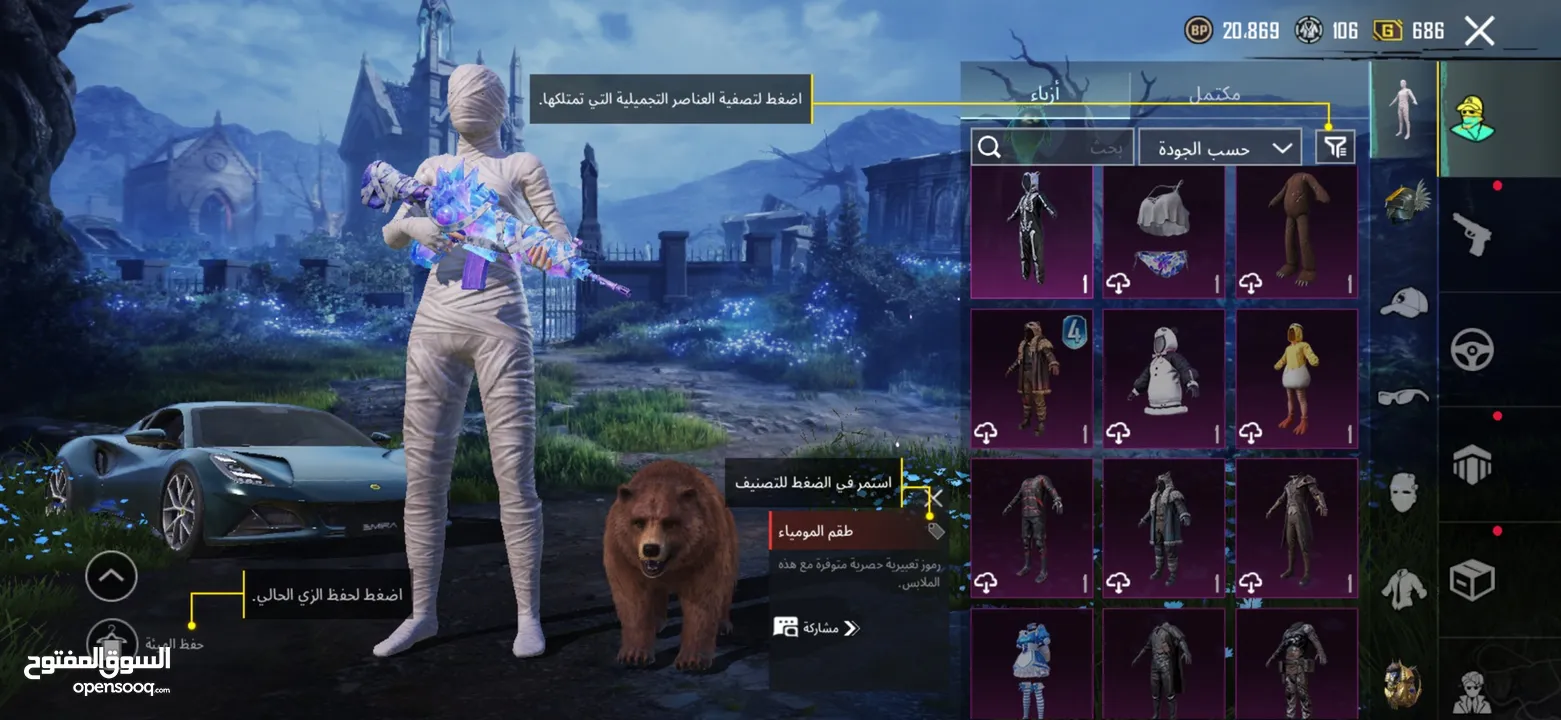This screenshot has width=1561, height=720.
Task: Open the cap headwear category icon
Action: tap(1402, 301)
